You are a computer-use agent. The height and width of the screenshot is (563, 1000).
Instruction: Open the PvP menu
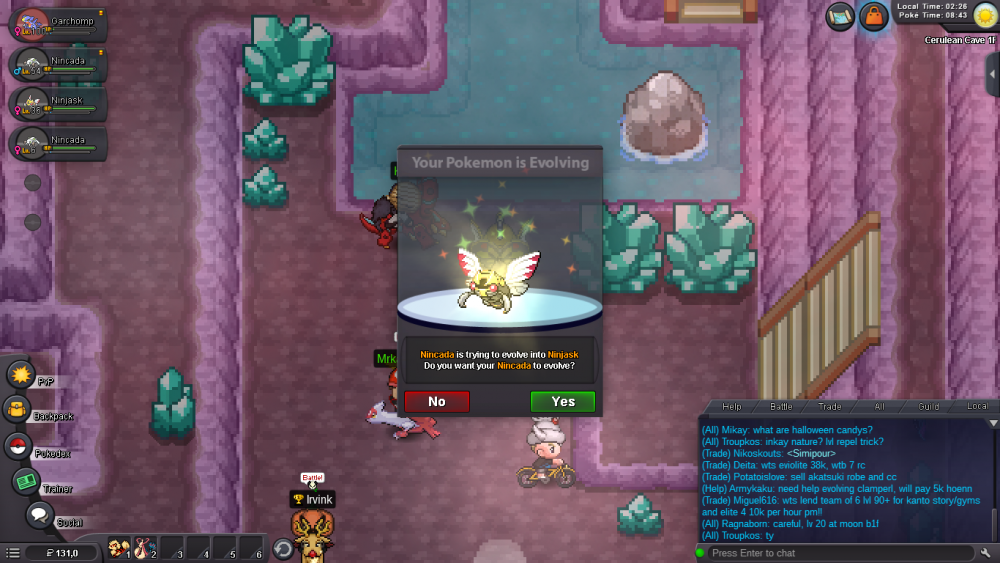pyautogui.click(x=22, y=375)
